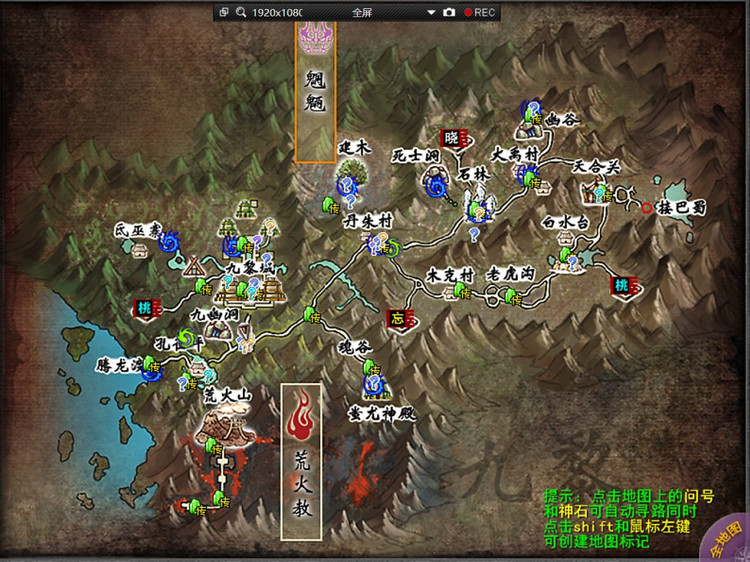This screenshot has width=750, height=562.
Task: Select the 氐巫寨 blue swirl portal
Action: (x=169, y=242)
